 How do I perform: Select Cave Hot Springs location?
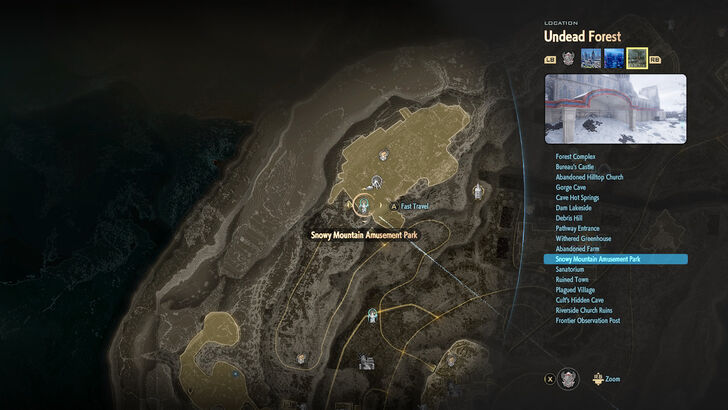[x=578, y=197]
